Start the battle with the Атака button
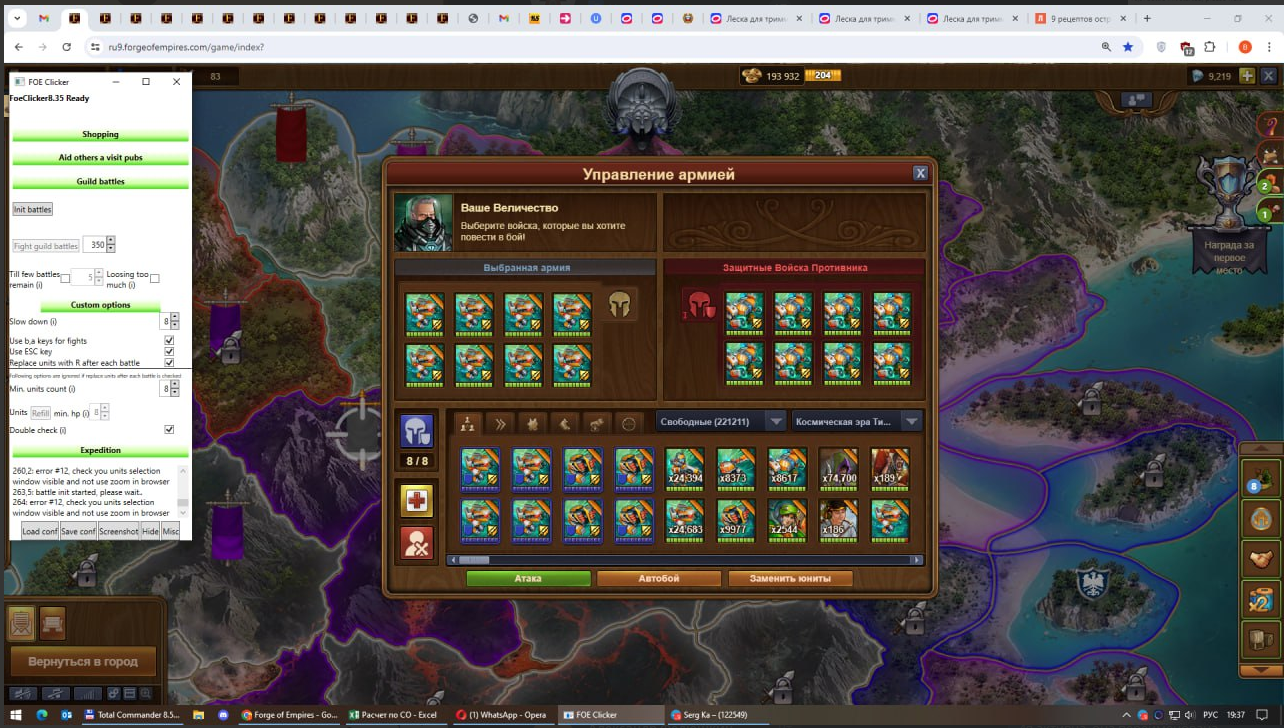This screenshot has width=1284, height=728. click(528, 578)
